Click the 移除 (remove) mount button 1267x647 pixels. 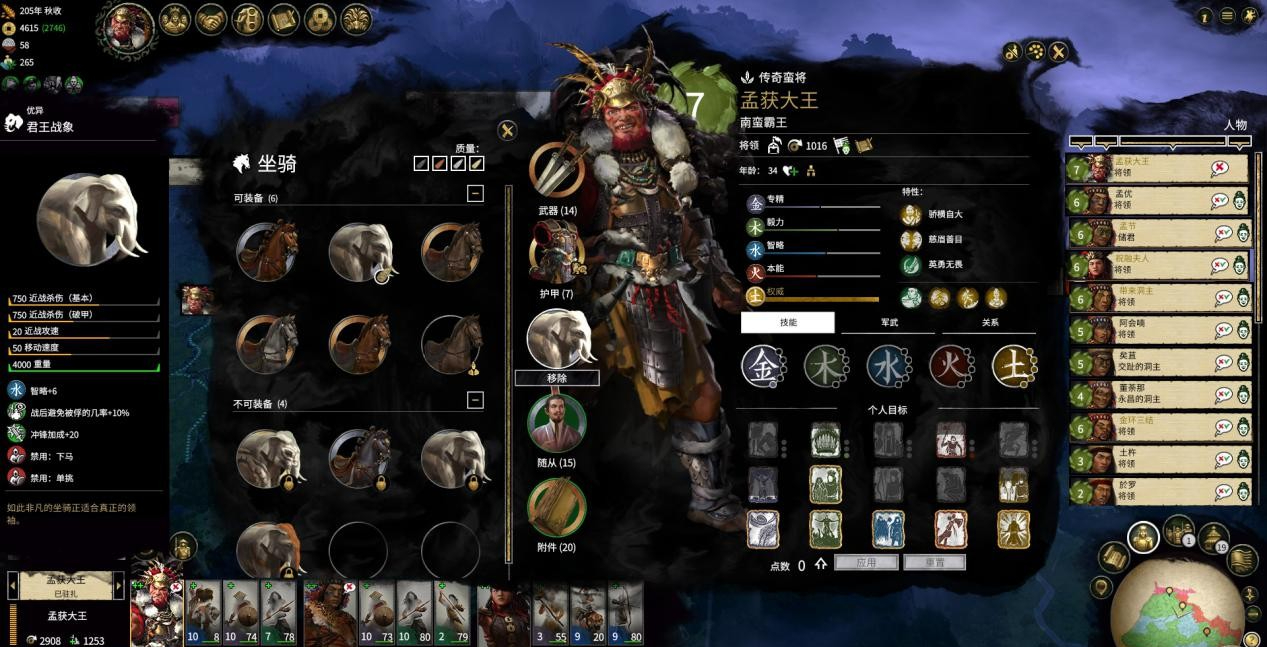click(x=557, y=378)
